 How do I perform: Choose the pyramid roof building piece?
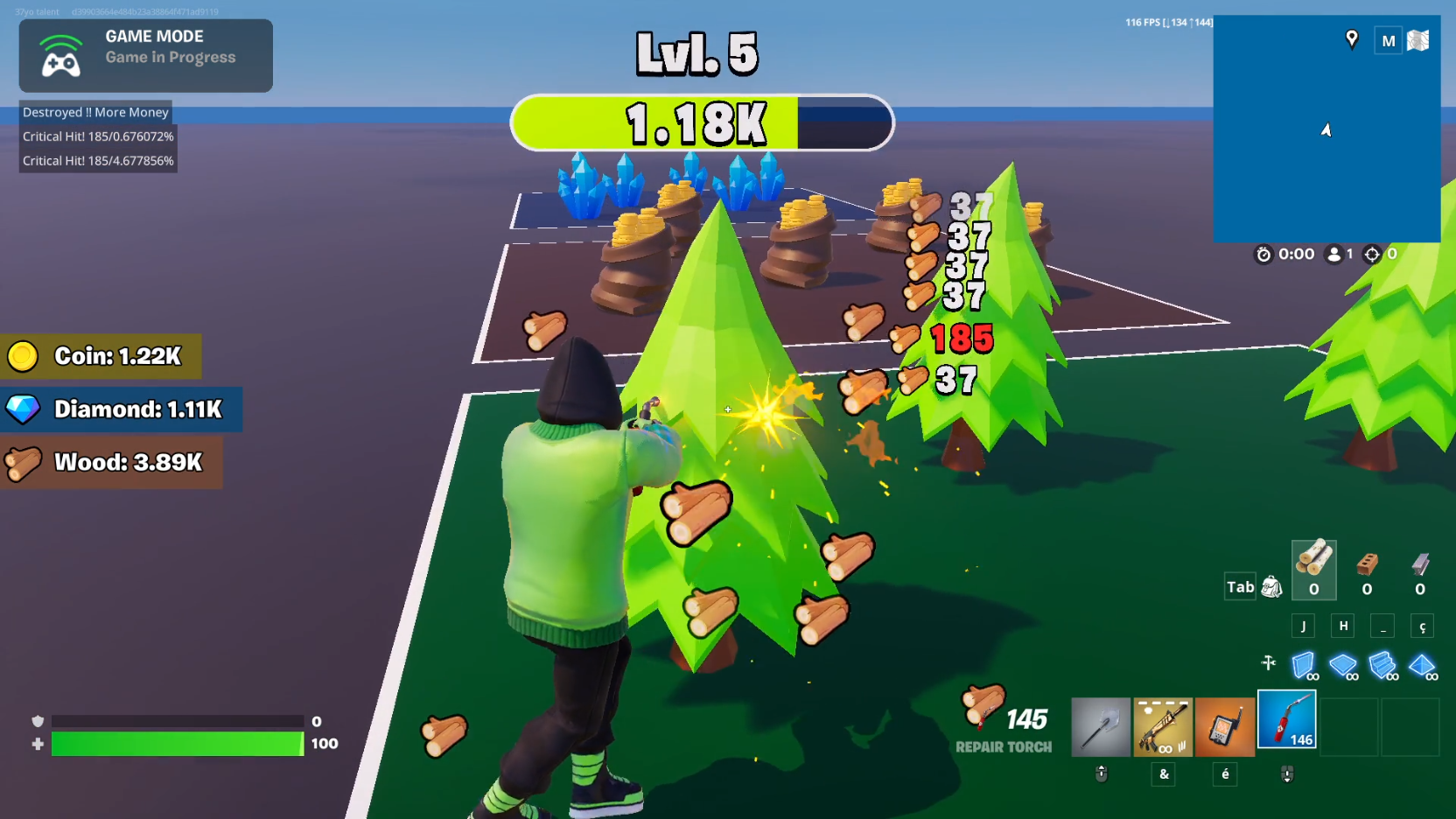pos(1422,666)
